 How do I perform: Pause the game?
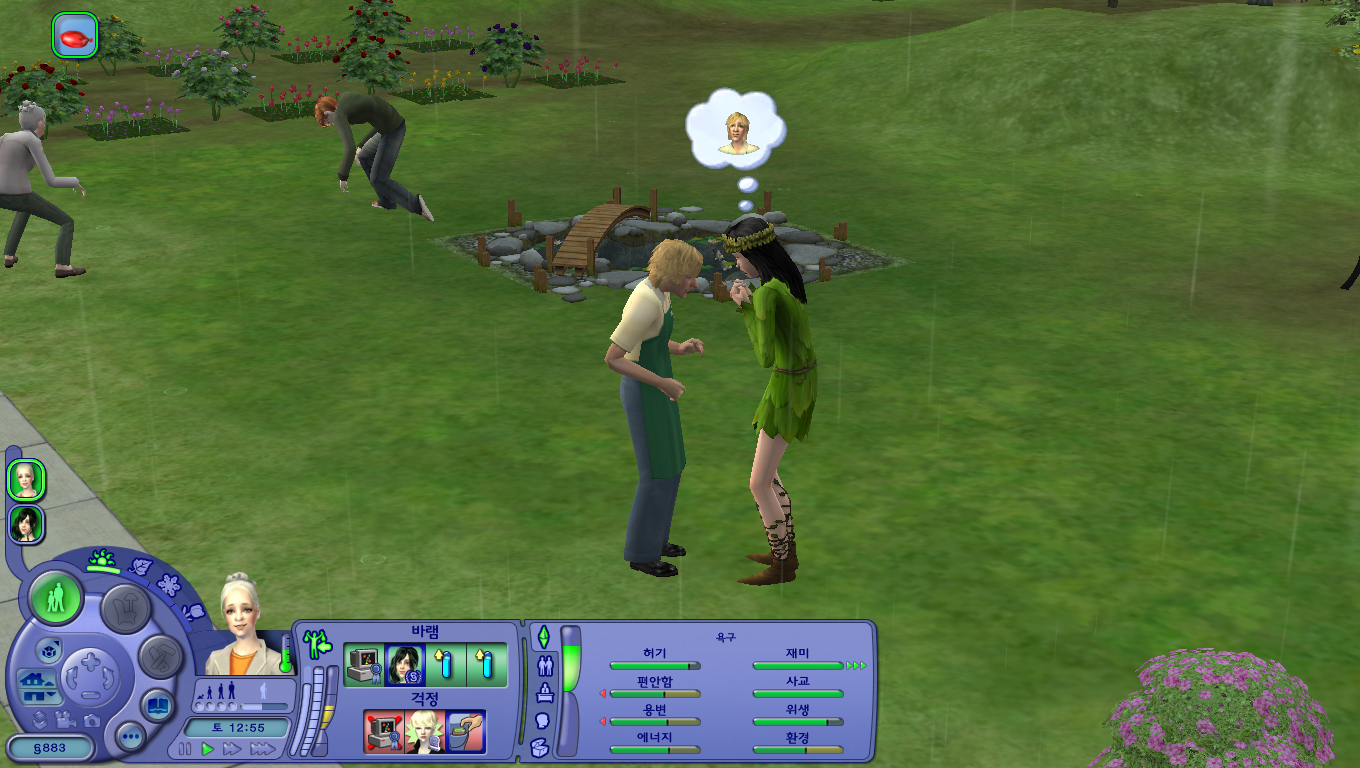pos(185,748)
